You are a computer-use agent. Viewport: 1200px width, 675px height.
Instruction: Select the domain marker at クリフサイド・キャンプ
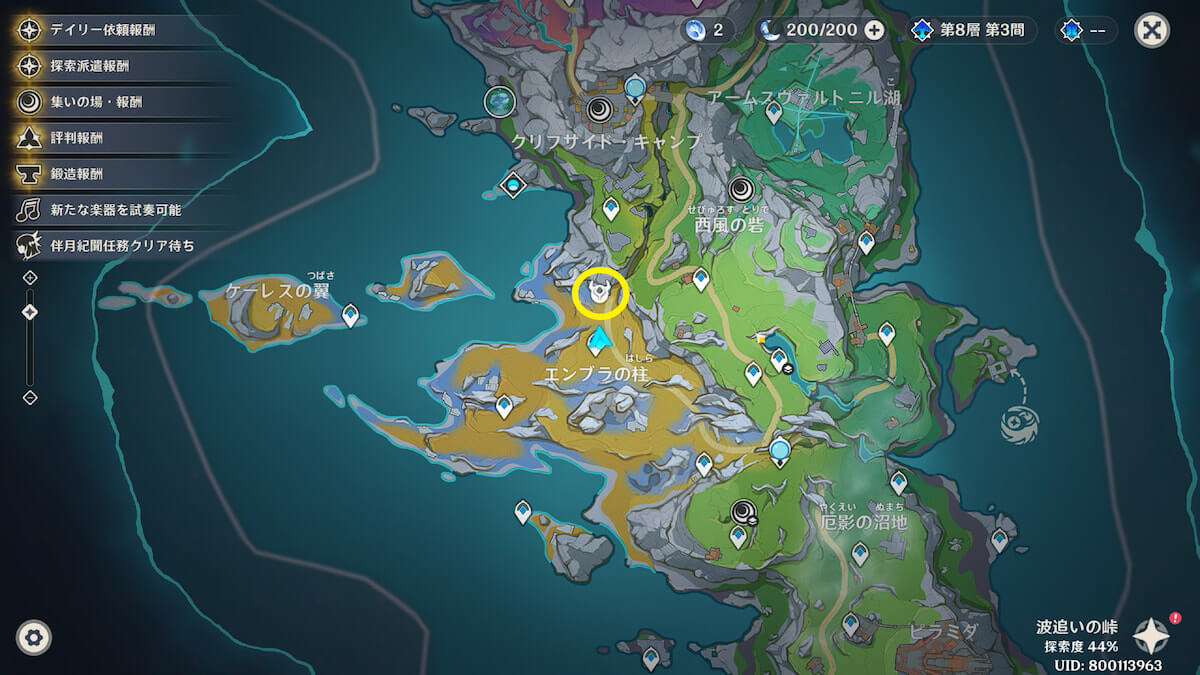click(601, 109)
